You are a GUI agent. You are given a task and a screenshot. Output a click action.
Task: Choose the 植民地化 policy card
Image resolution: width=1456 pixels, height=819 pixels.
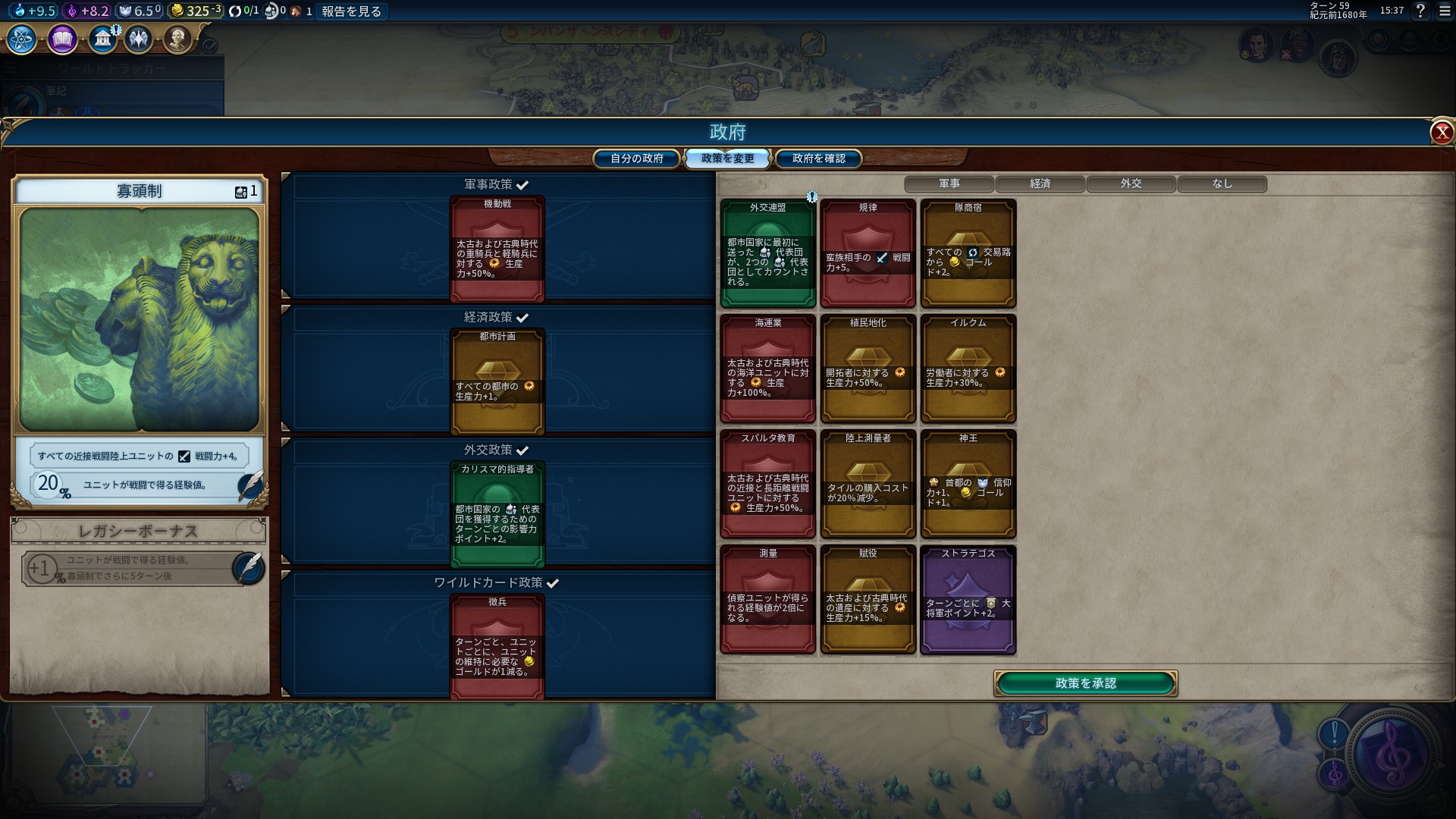[868, 369]
